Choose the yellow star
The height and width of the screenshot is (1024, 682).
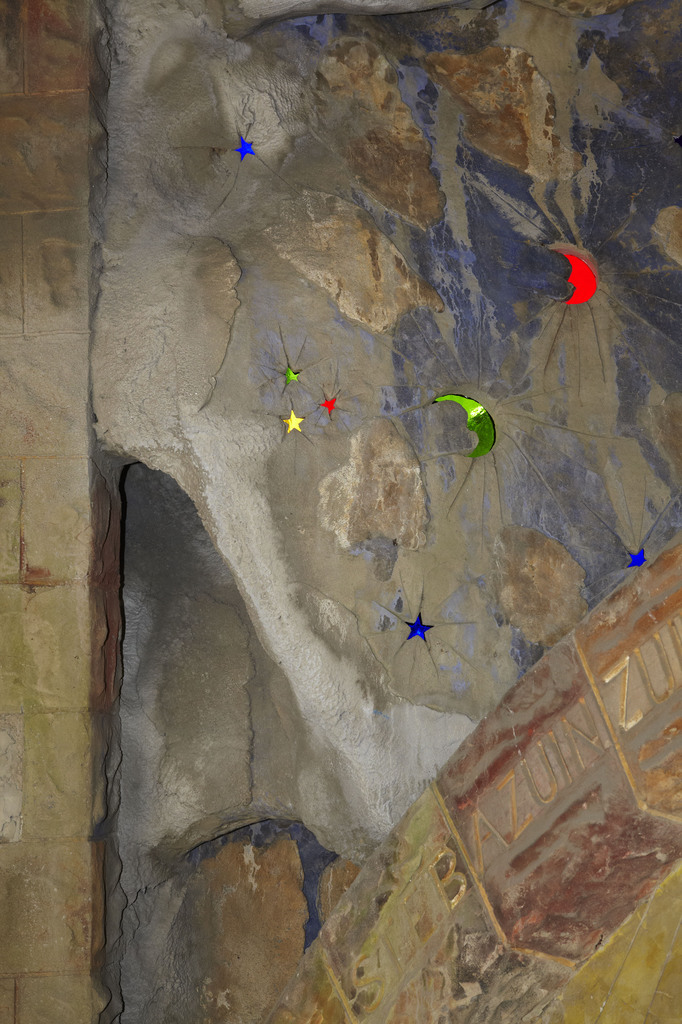click(293, 422)
